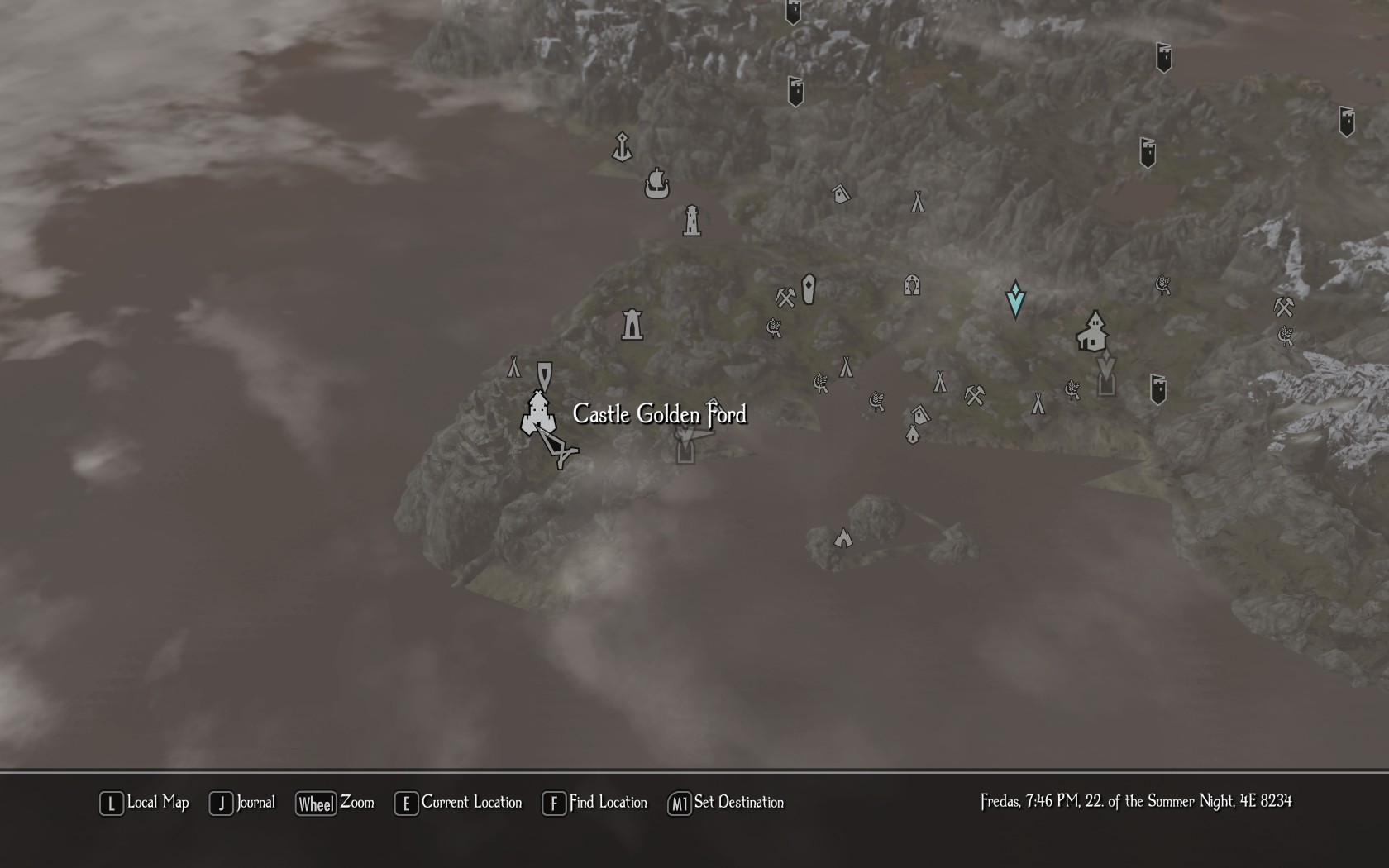Choose the lighthouse map marker
This screenshot has height=868, width=1389.
[692, 222]
